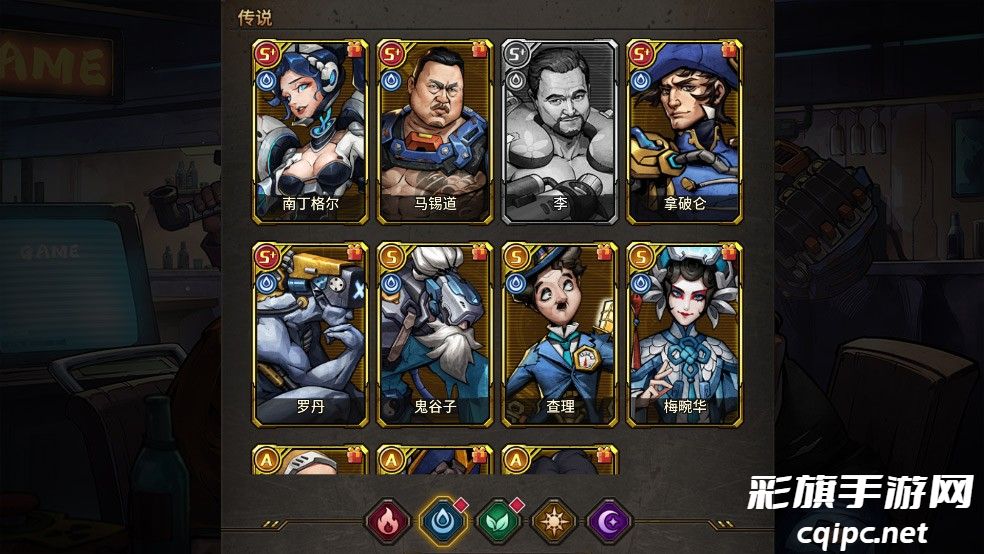Switch to the water element filter
The height and width of the screenshot is (554, 984).
coord(441,521)
